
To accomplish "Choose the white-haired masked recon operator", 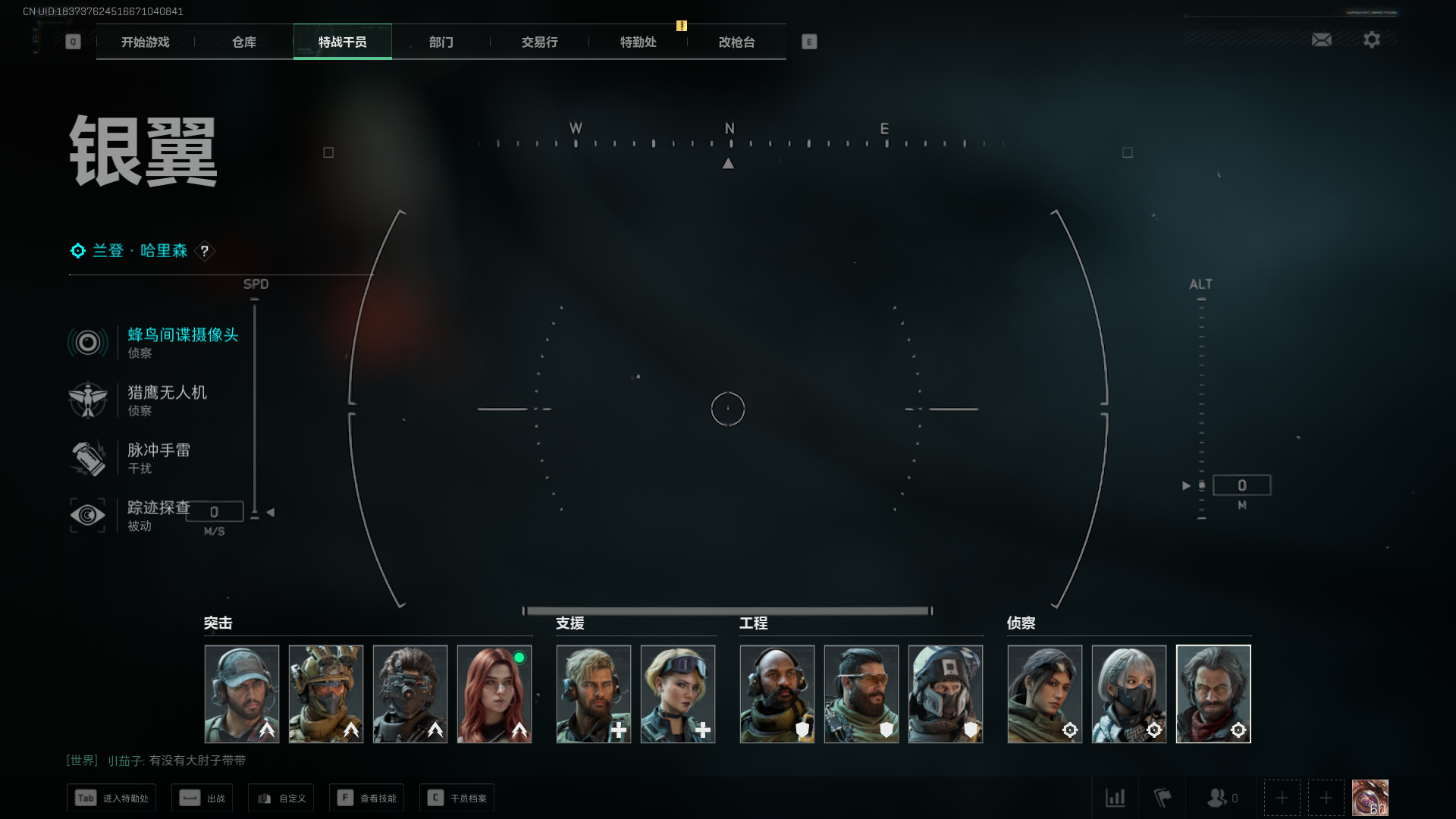I will click(x=1129, y=694).
